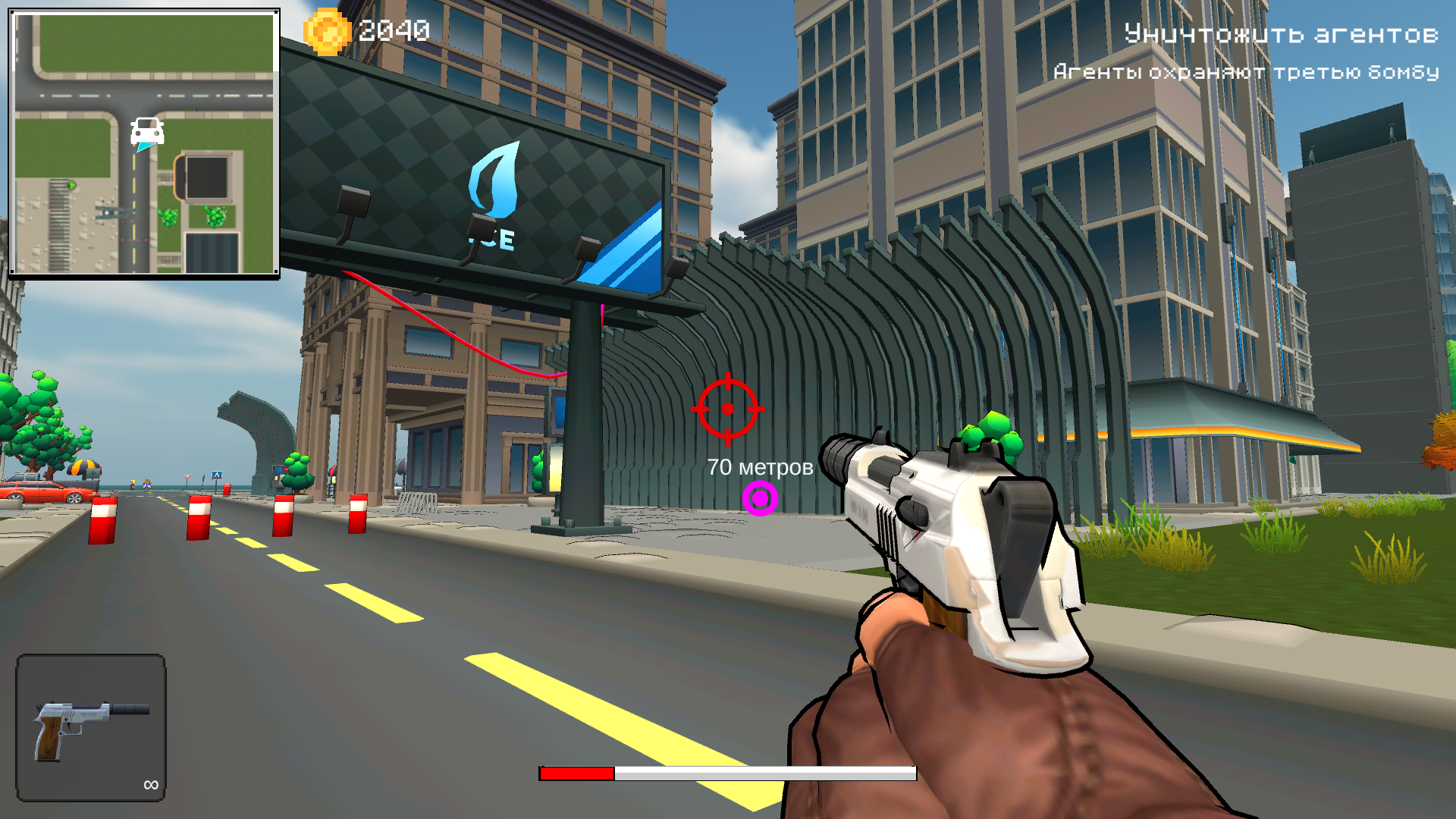Click the gold coin currency icon
Viewport: 1456px width, 819px height.
point(329,31)
